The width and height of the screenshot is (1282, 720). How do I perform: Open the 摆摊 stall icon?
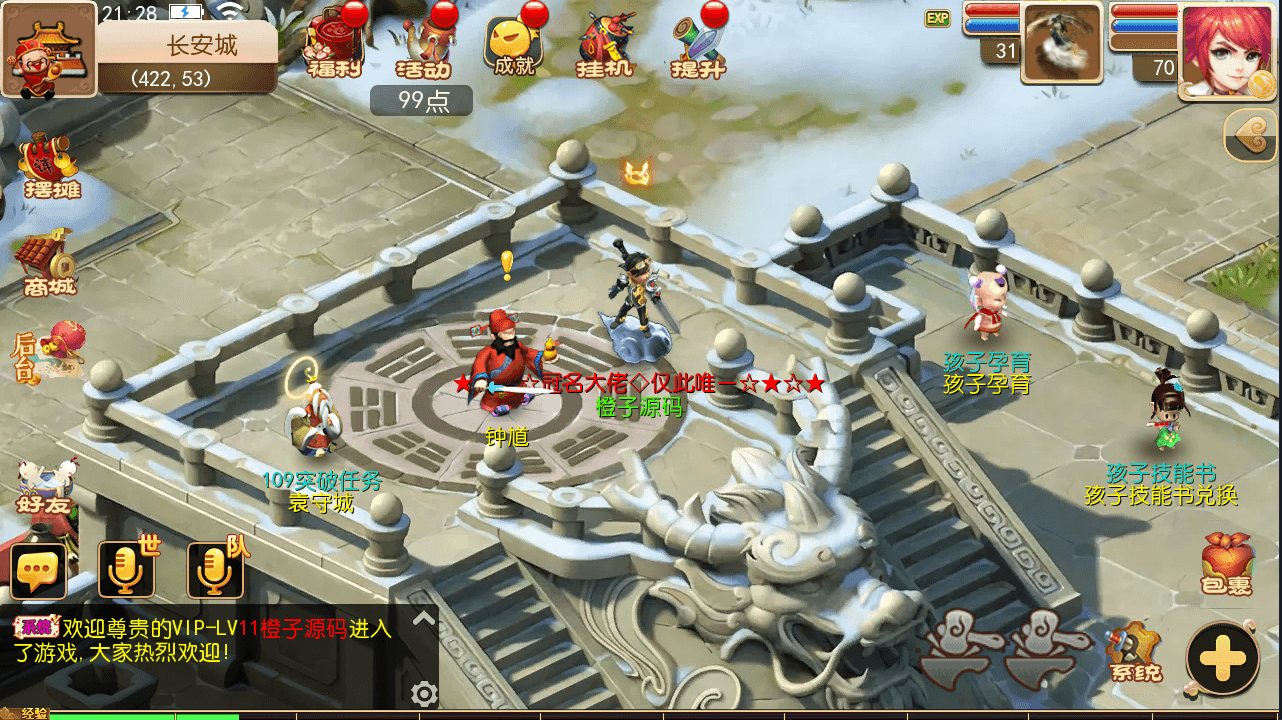click(x=50, y=166)
